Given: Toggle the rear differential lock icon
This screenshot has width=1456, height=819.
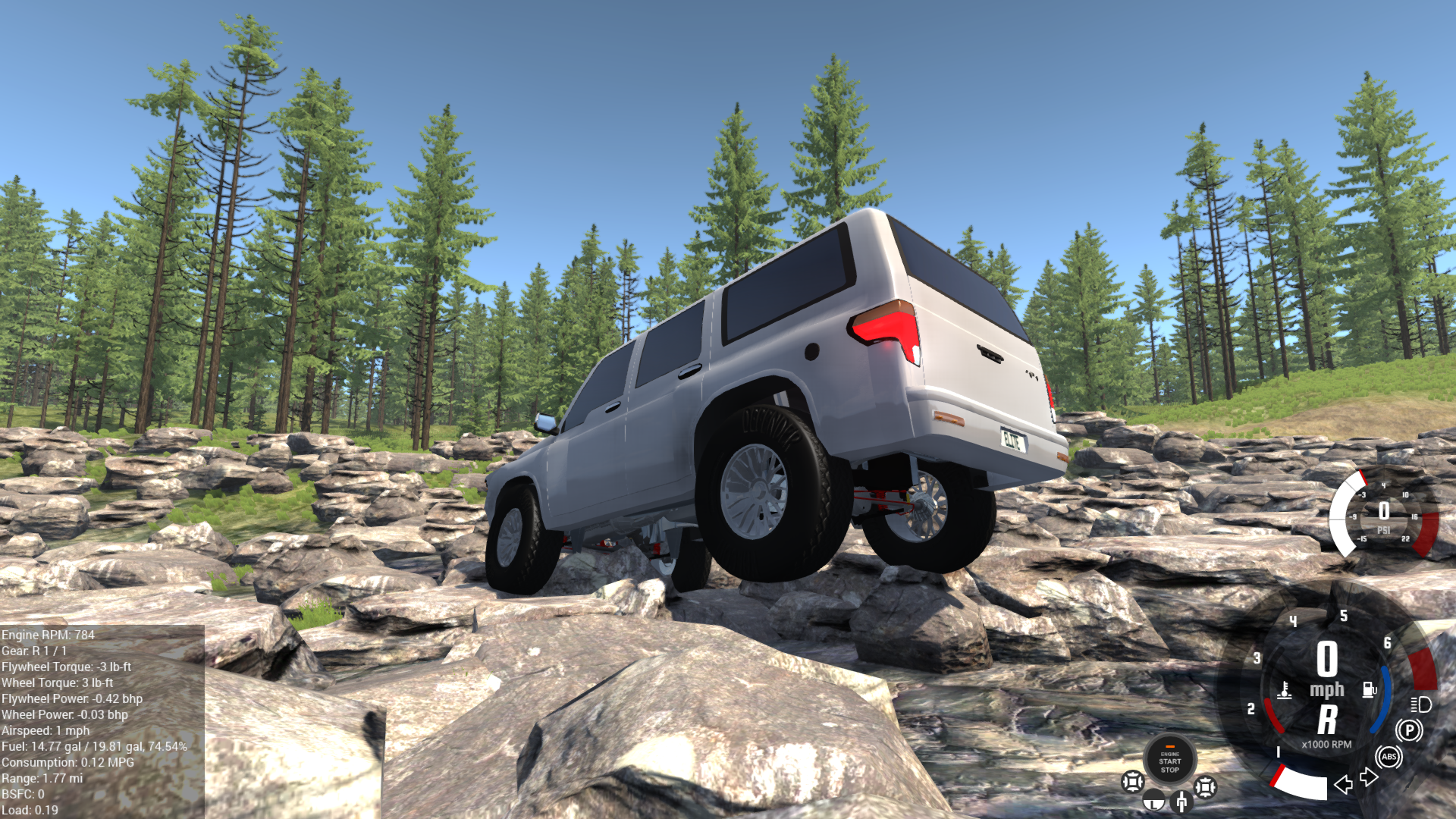Looking at the screenshot, I should [x=1206, y=786].
